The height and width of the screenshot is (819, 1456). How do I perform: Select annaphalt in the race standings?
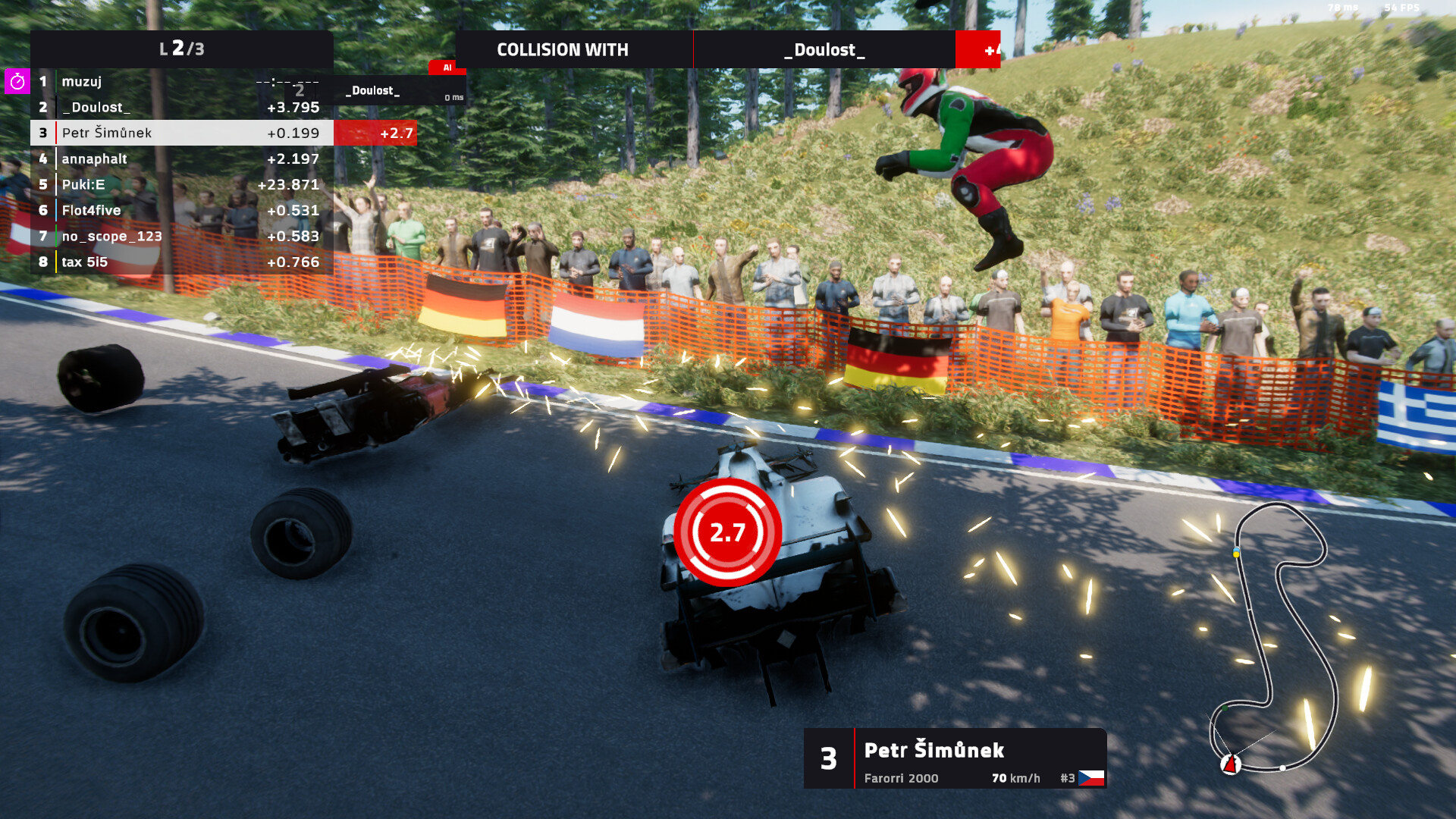click(182, 158)
